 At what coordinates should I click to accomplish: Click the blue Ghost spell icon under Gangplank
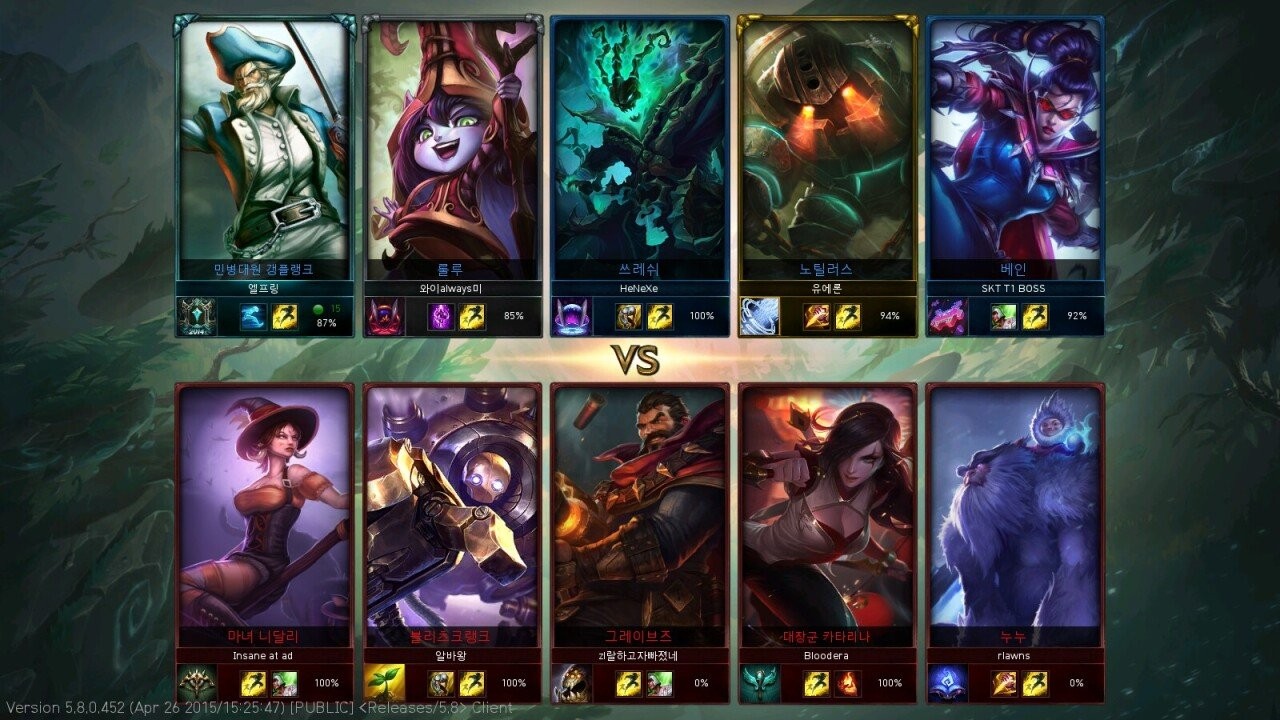tap(253, 317)
